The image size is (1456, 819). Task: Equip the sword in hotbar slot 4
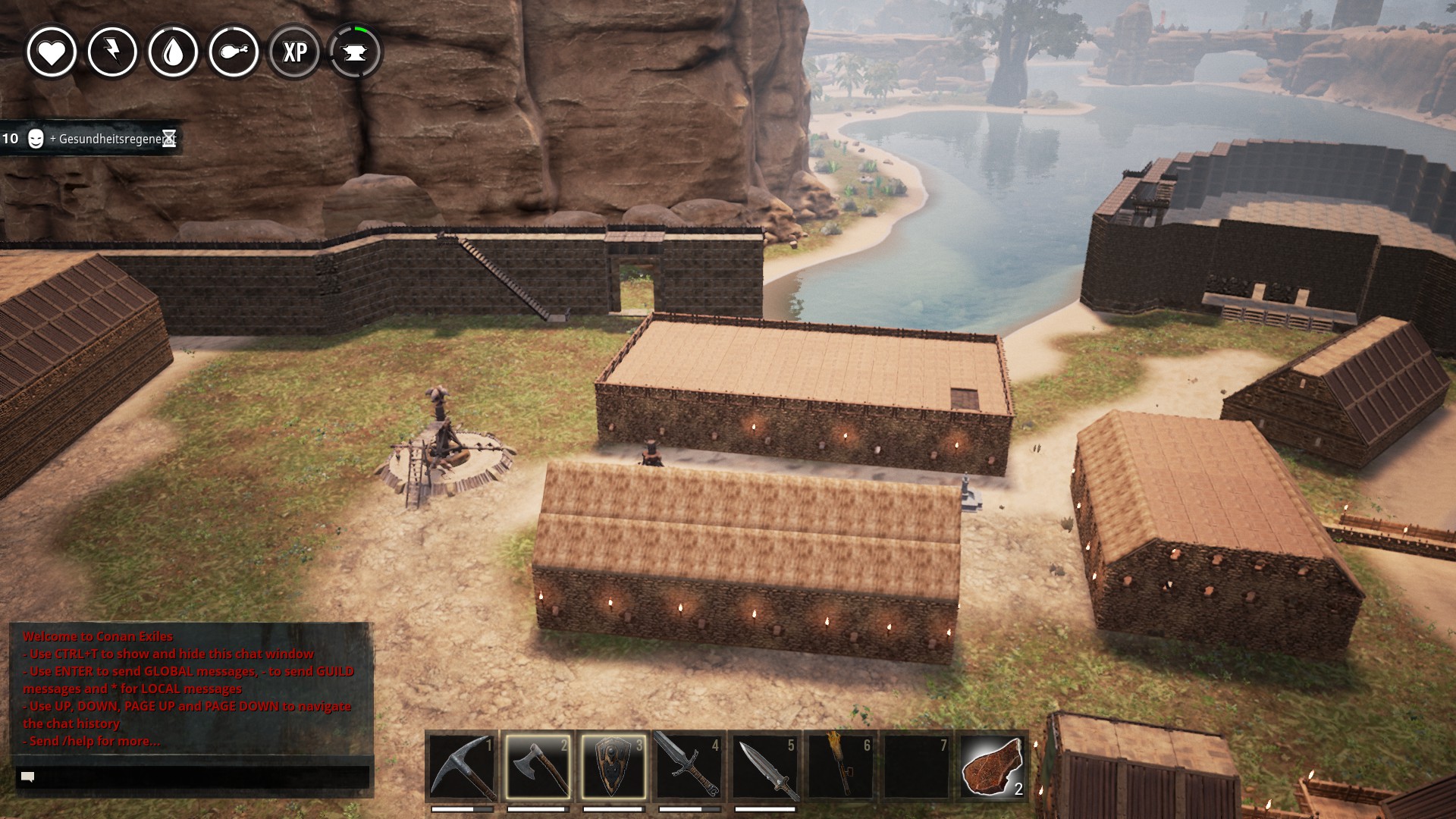pos(689,766)
